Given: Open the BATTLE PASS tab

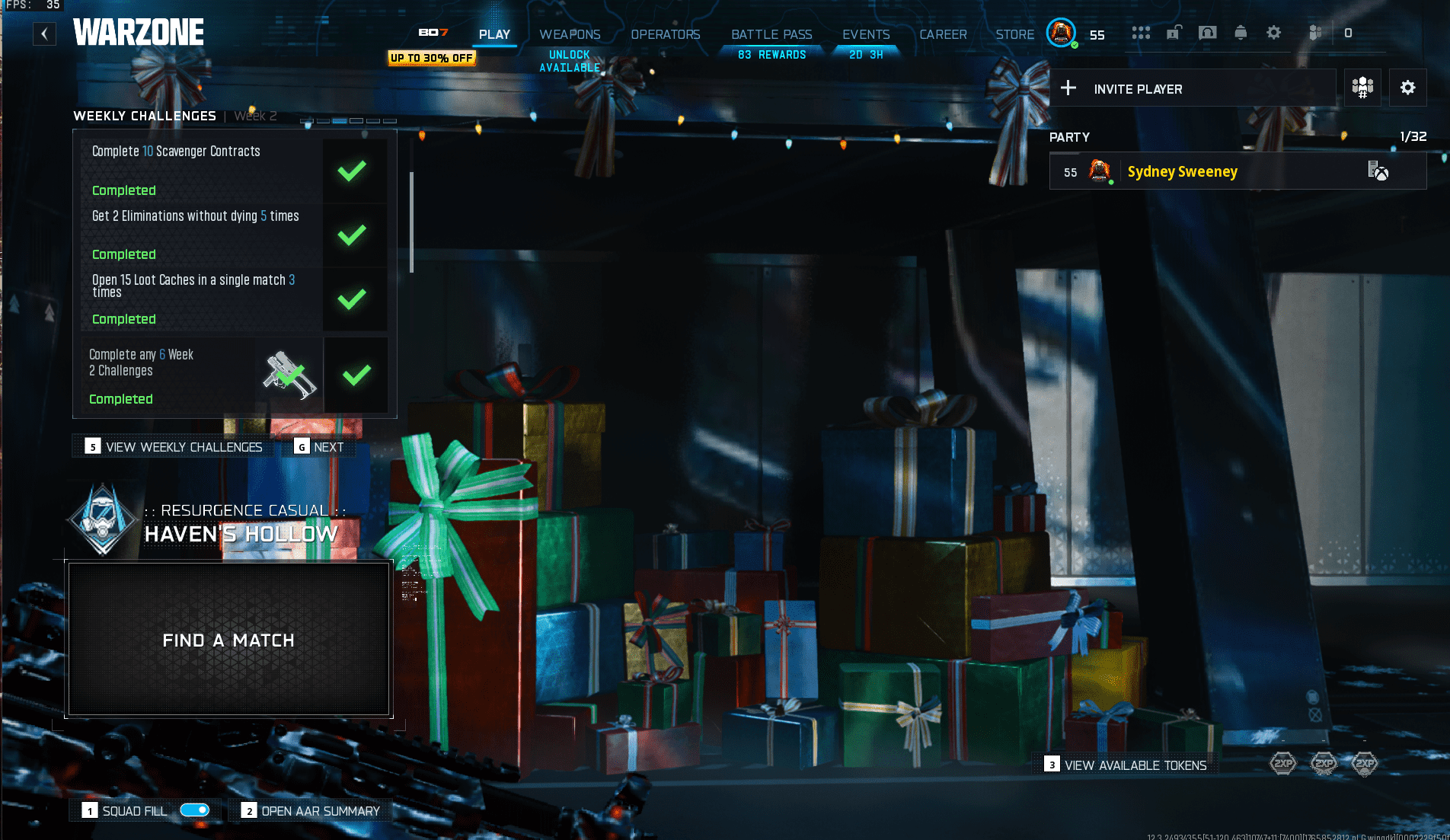Looking at the screenshot, I should click(x=771, y=34).
